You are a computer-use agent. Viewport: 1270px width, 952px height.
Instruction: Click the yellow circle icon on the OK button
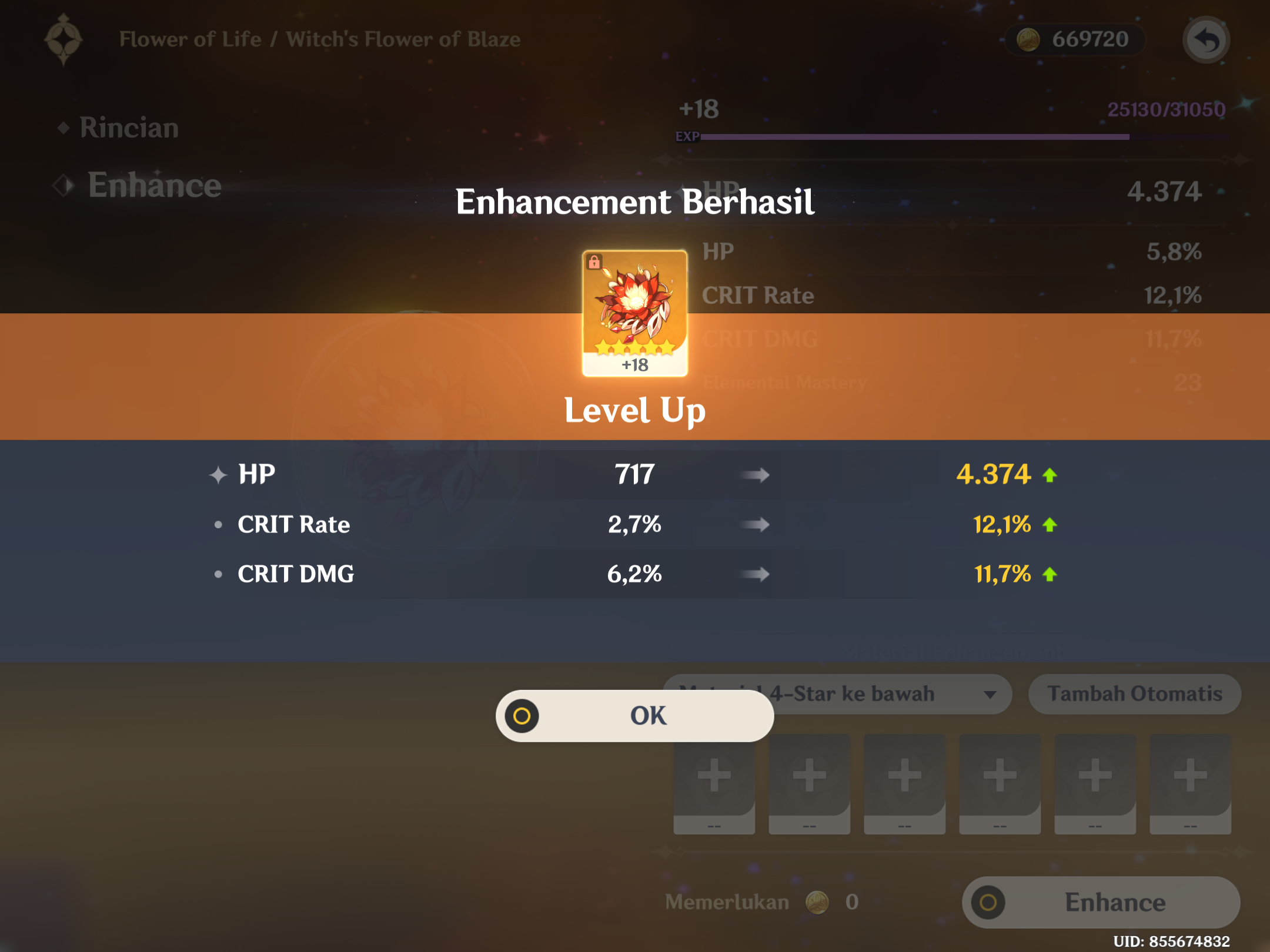520,715
